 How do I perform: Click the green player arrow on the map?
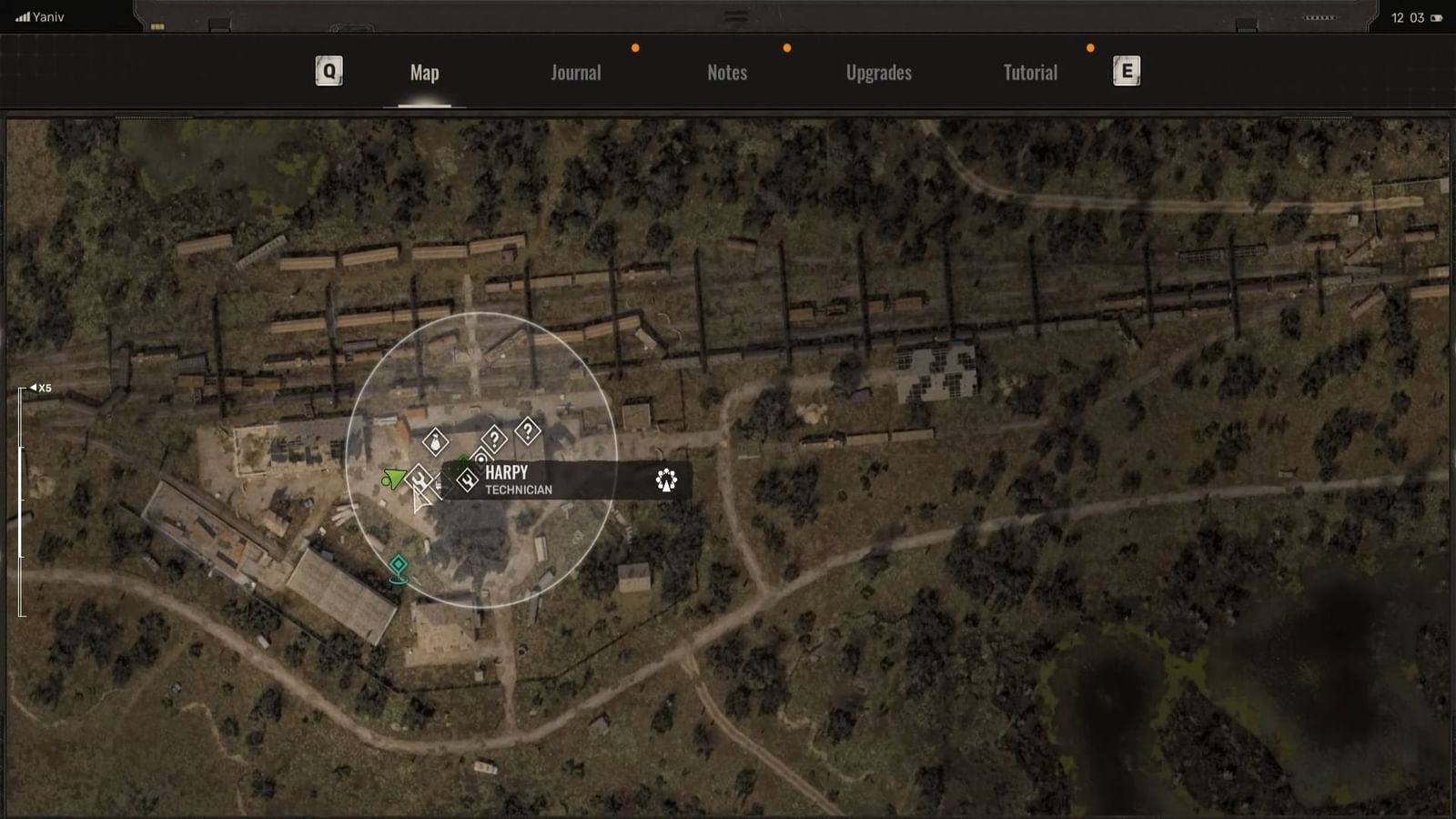[x=395, y=475]
